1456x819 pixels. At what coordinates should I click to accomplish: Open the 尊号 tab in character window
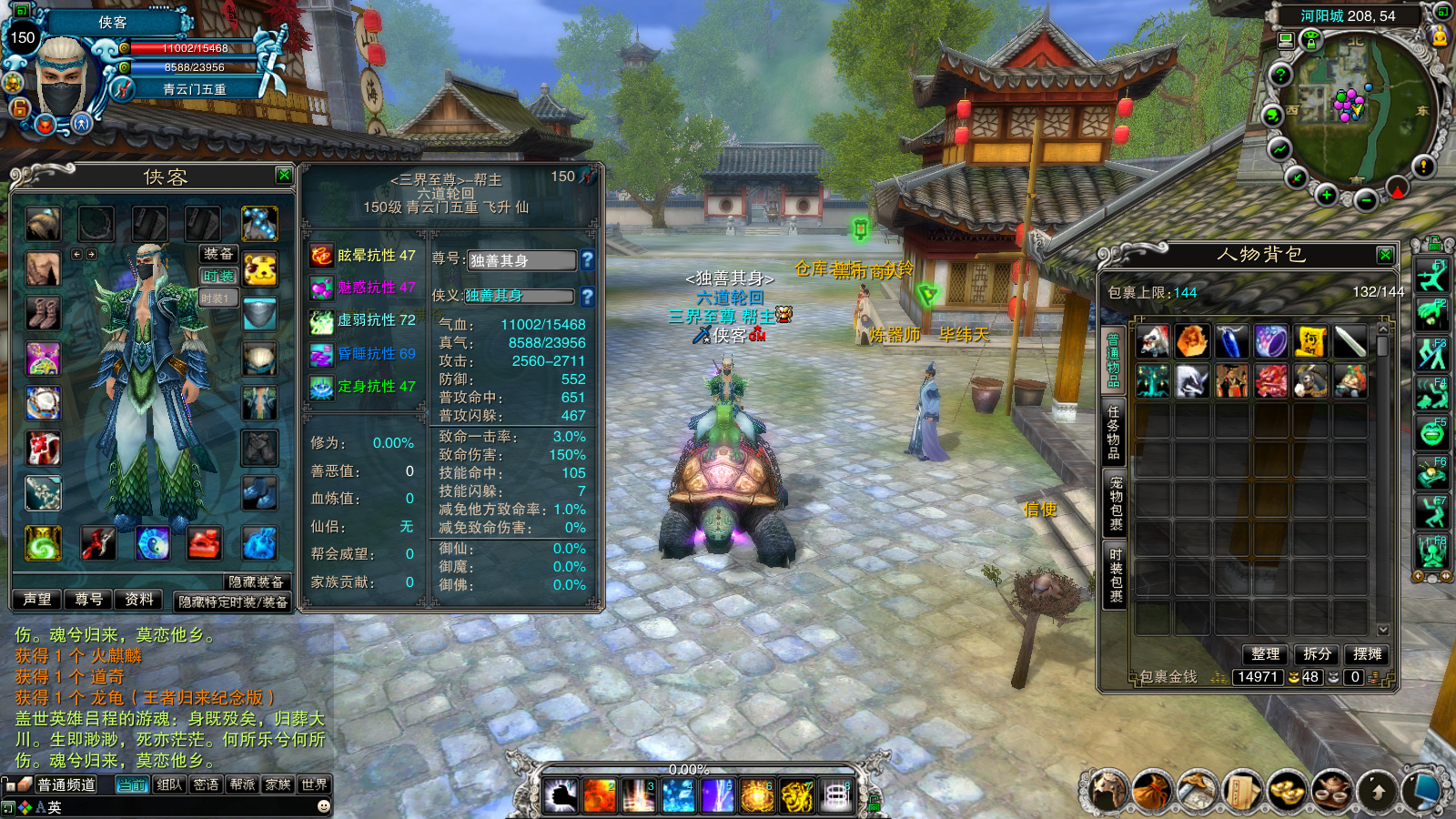[x=88, y=599]
